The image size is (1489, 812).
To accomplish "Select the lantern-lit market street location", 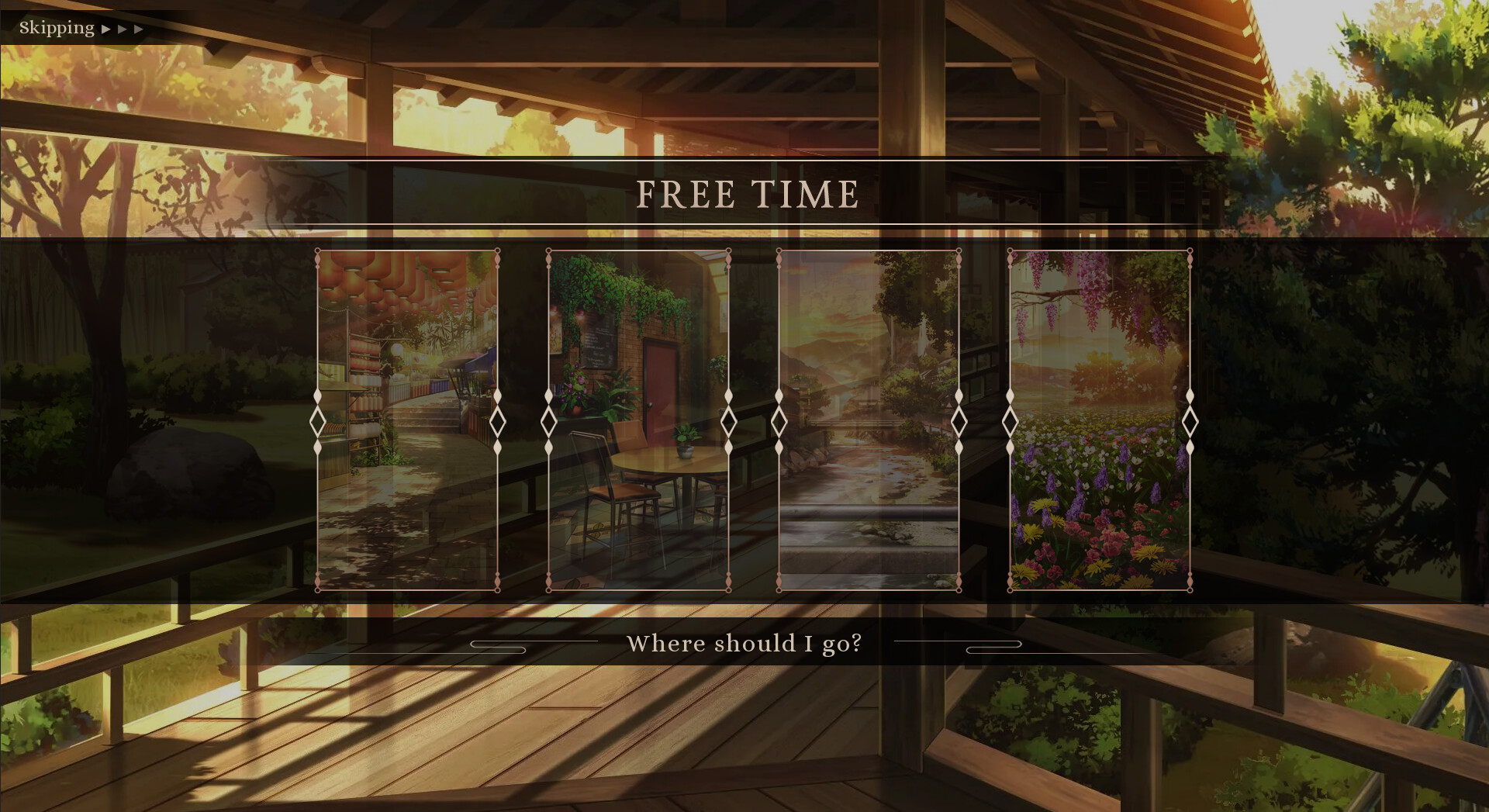I will (407, 419).
